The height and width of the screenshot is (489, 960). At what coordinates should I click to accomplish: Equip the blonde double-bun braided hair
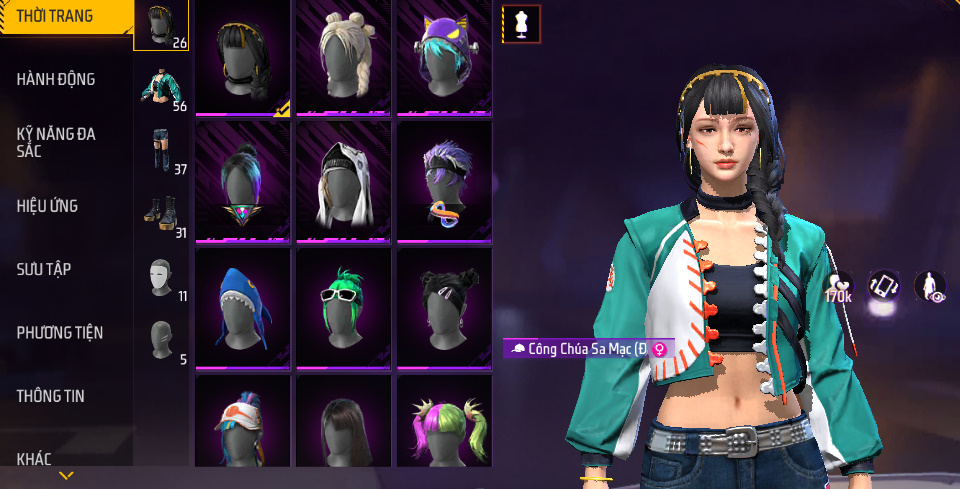pyautogui.click(x=343, y=56)
